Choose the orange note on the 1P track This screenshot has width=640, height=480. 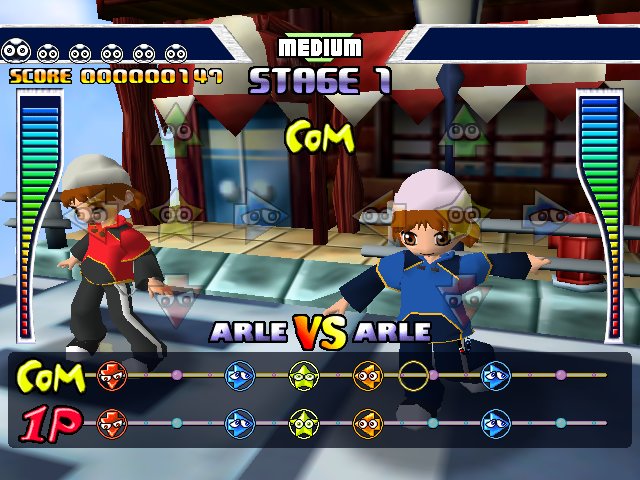367,422
